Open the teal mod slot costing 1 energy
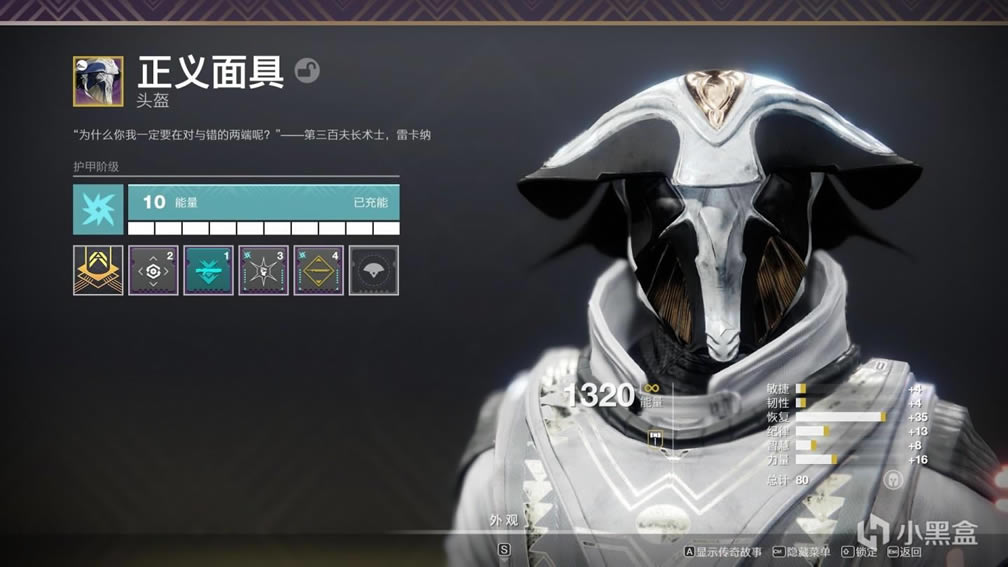1008x567 pixels. [x=209, y=270]
